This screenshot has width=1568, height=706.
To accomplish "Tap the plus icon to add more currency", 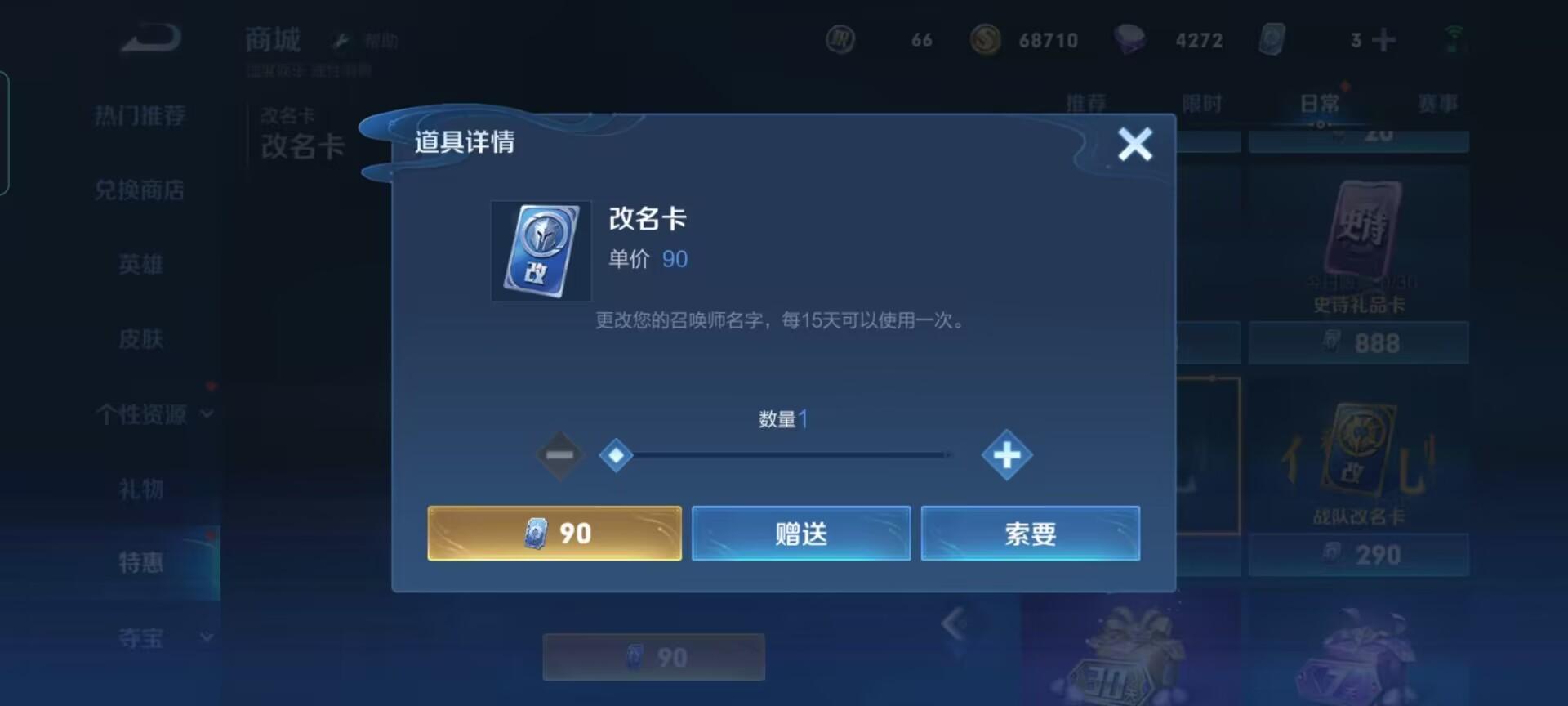I will 1383,39.
